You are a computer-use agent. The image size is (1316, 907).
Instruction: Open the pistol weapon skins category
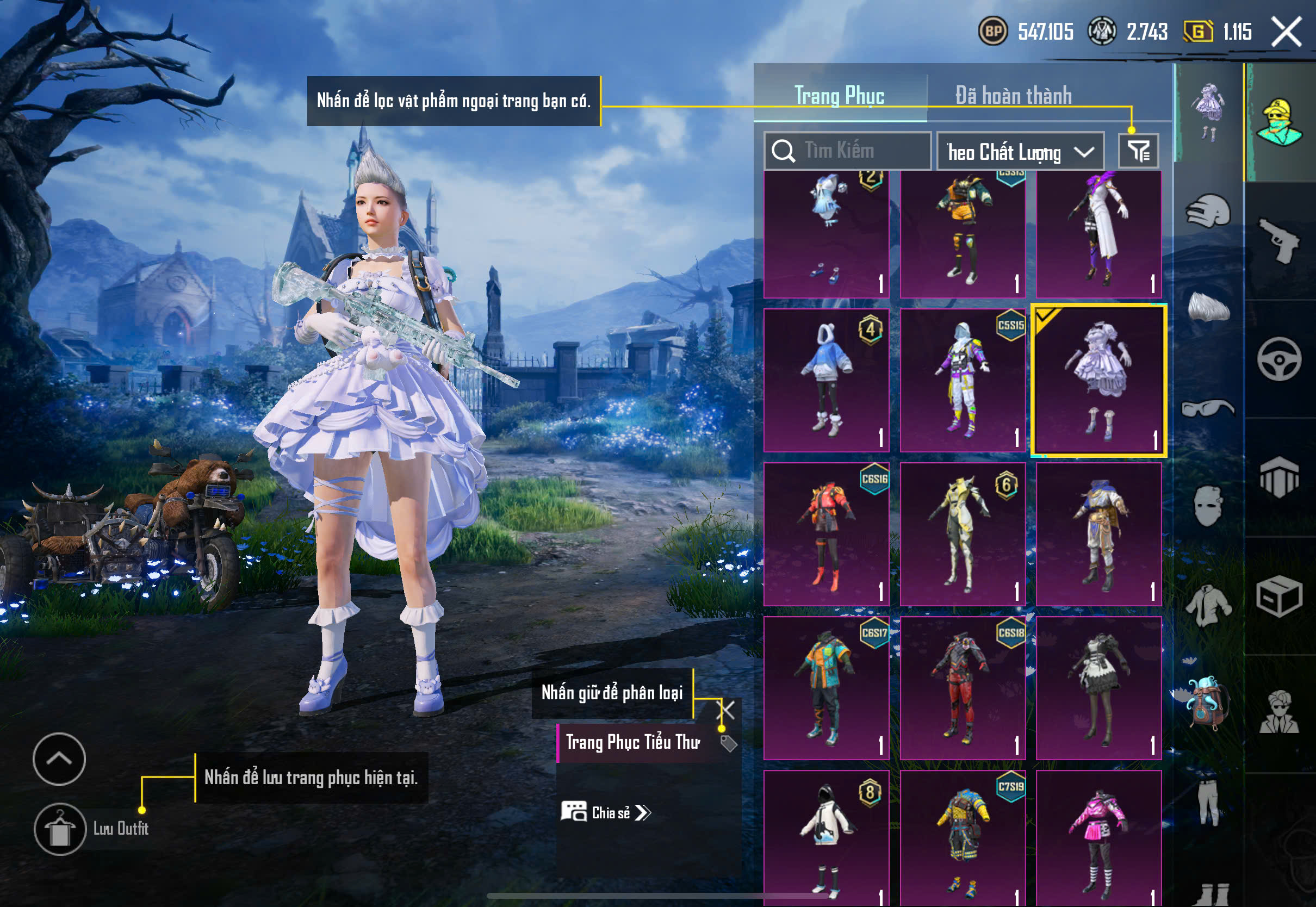coord(1278,240)
